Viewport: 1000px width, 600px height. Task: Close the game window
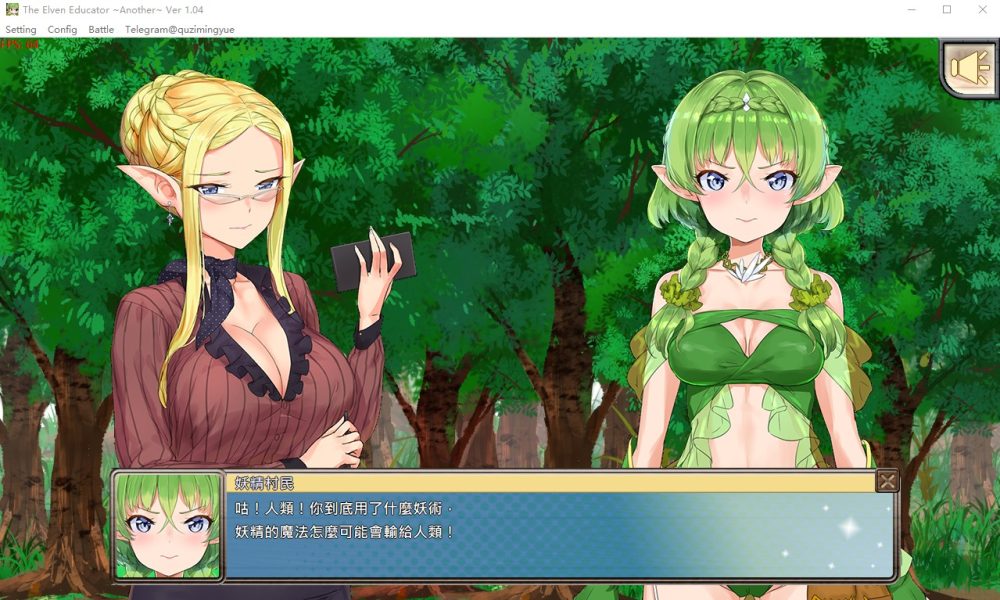(x=981, y=9)
